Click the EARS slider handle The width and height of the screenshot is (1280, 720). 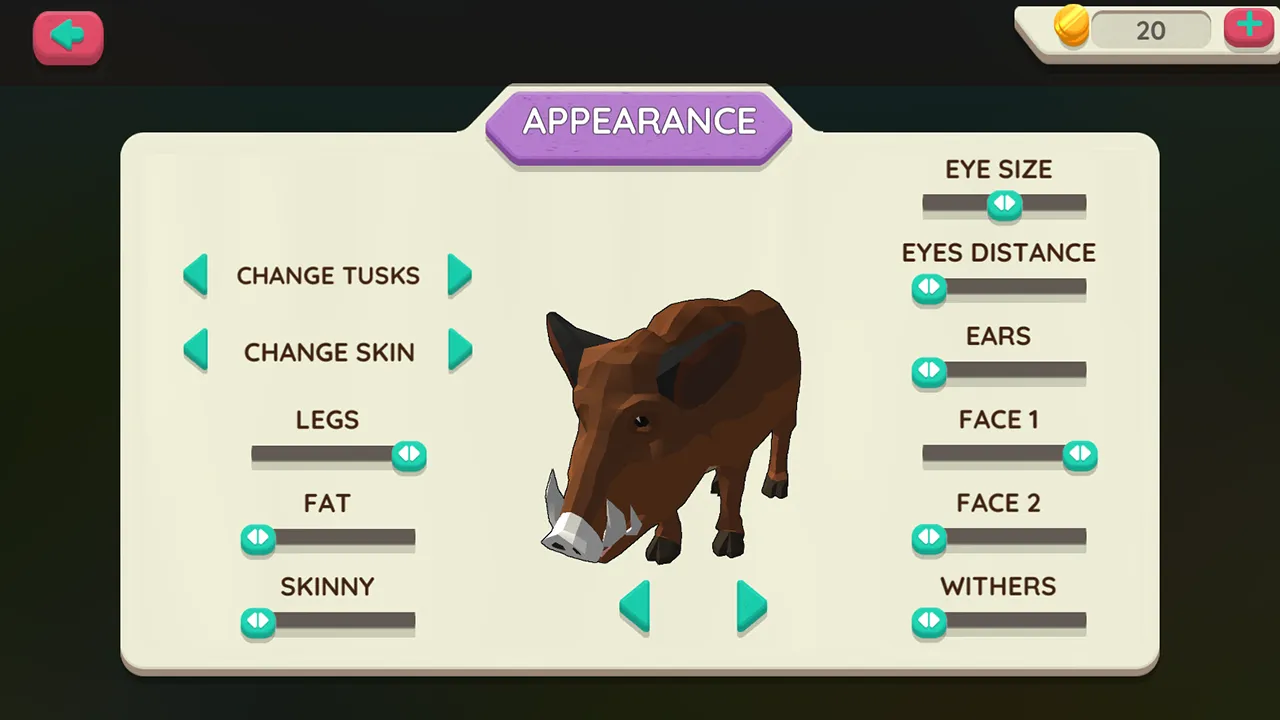(x=929, y=372)
